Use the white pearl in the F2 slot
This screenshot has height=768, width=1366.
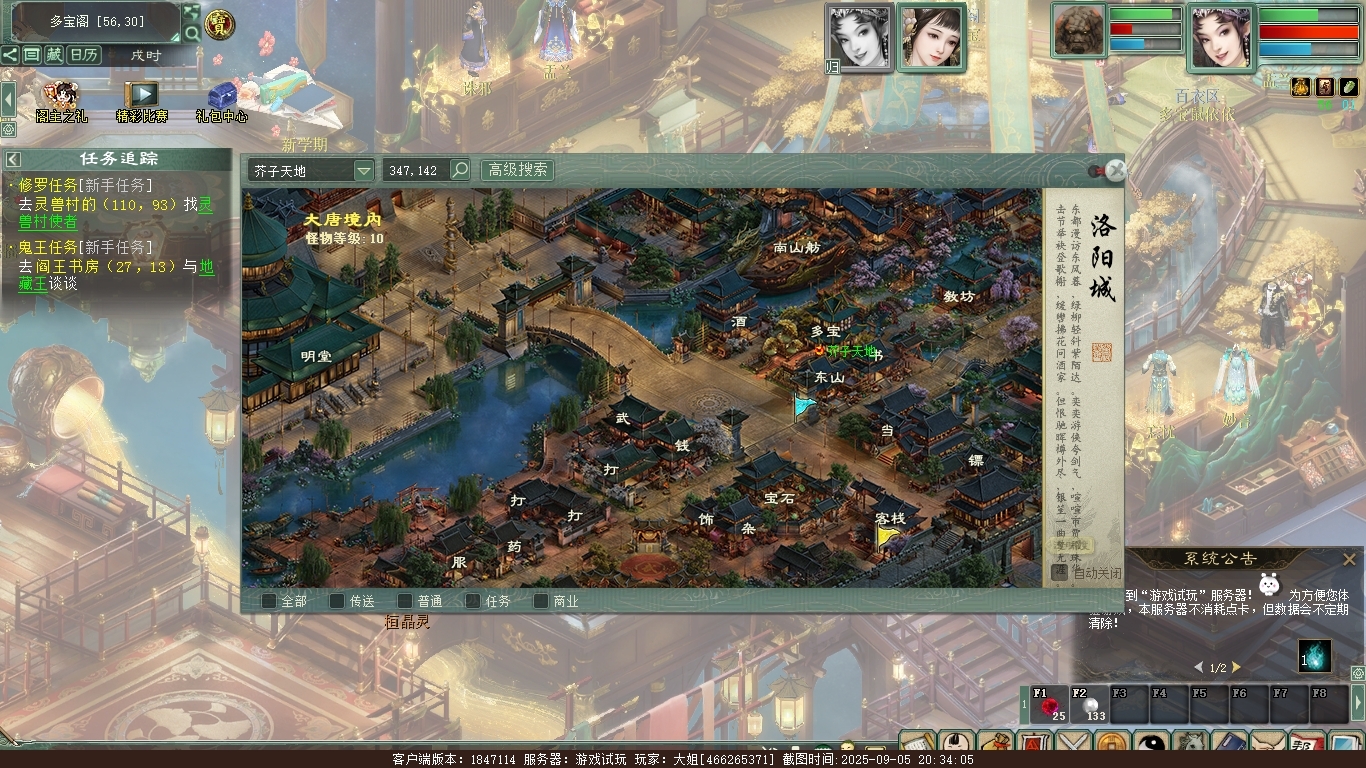pos(1090,706)
